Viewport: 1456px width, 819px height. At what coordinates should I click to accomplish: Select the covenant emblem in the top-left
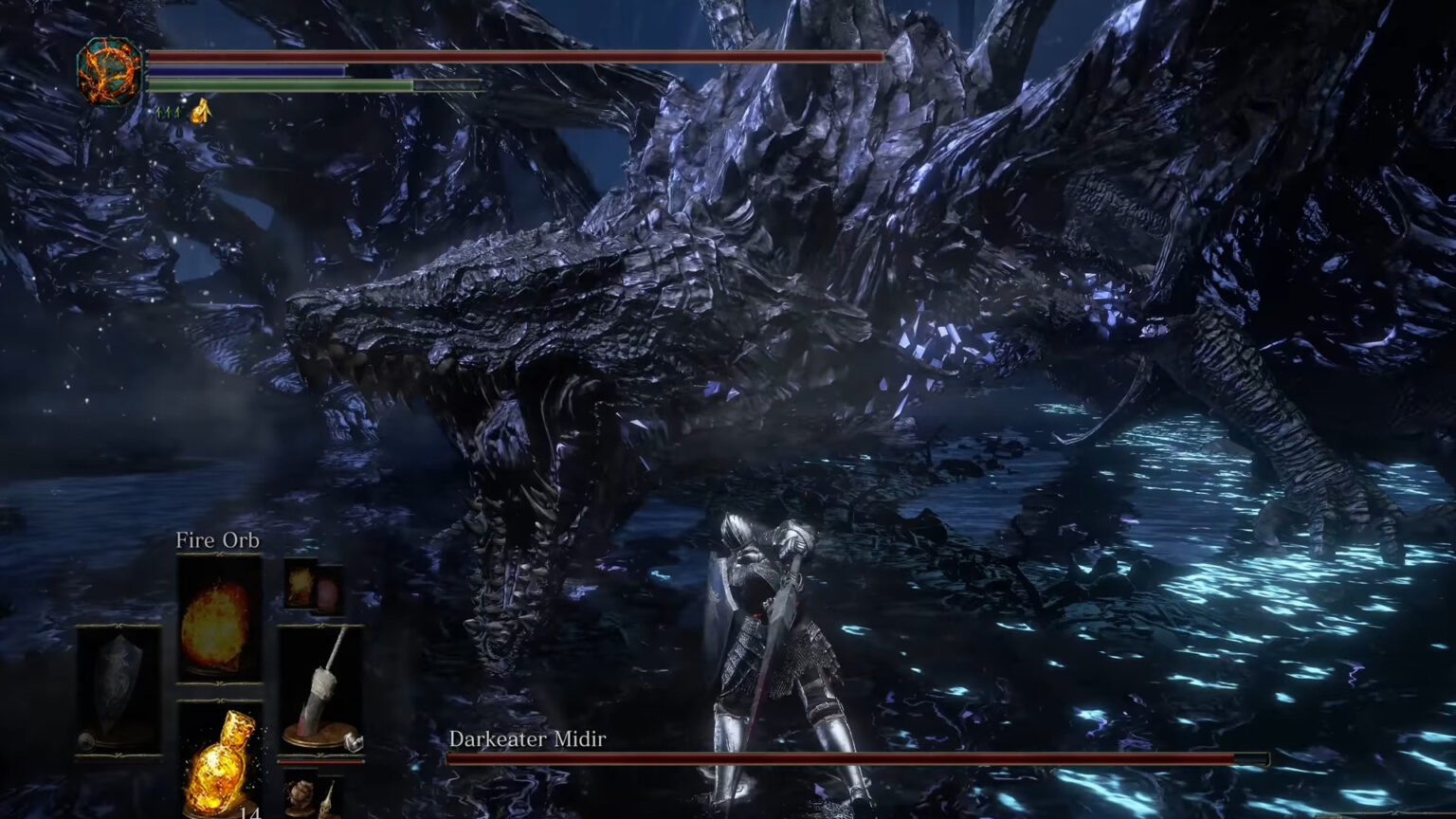[x=108, y=71]
